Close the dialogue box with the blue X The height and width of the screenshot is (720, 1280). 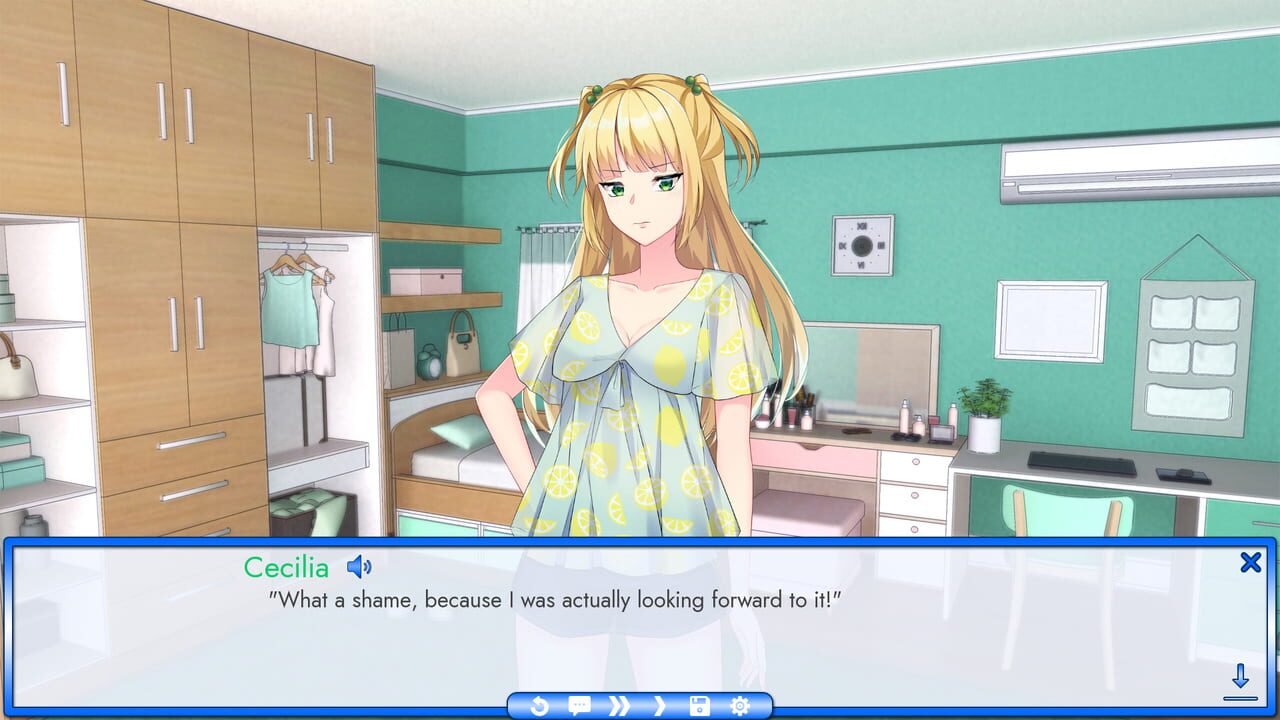[x=1250, y=563]
